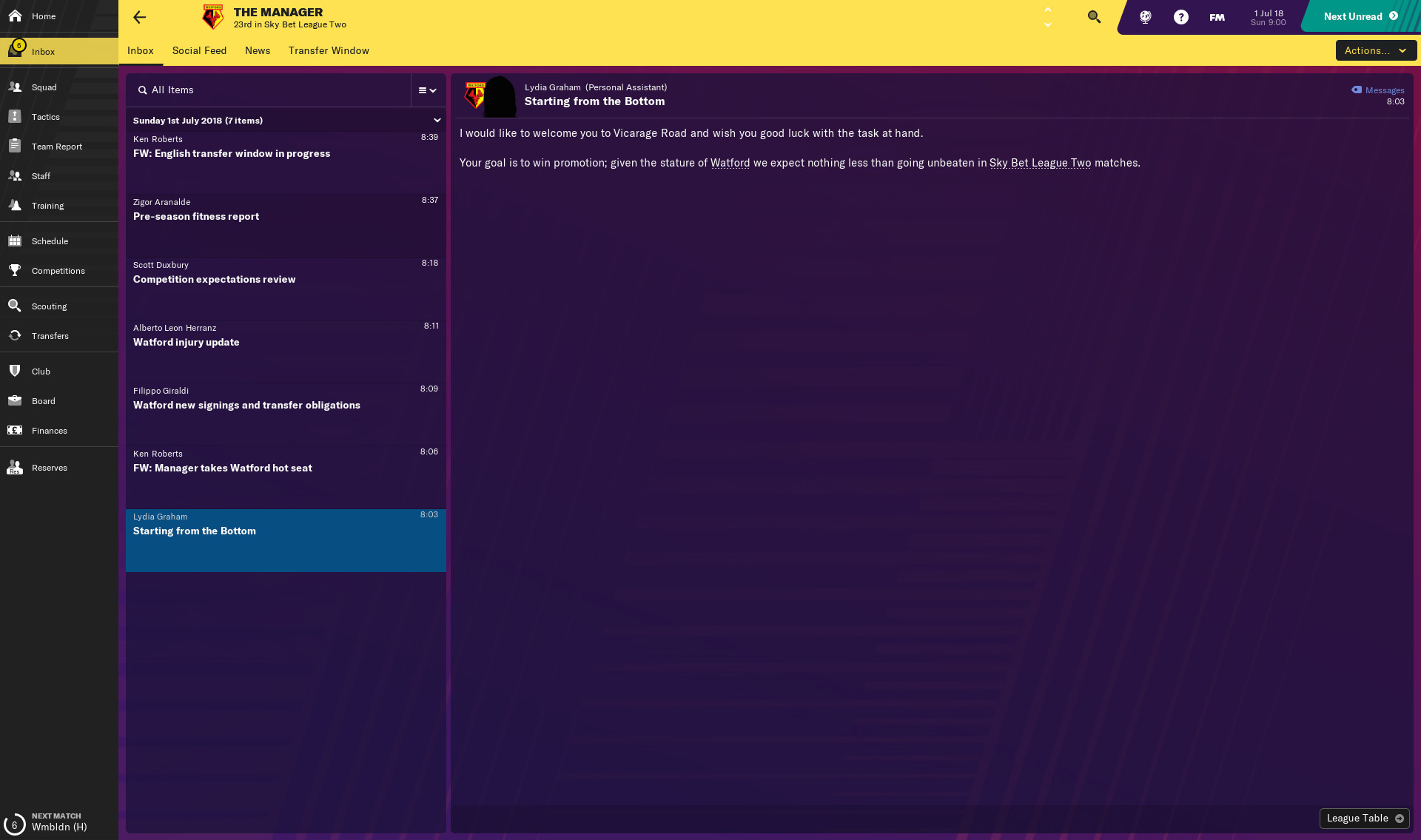Go to the Finances screen

tap(49, 430)
